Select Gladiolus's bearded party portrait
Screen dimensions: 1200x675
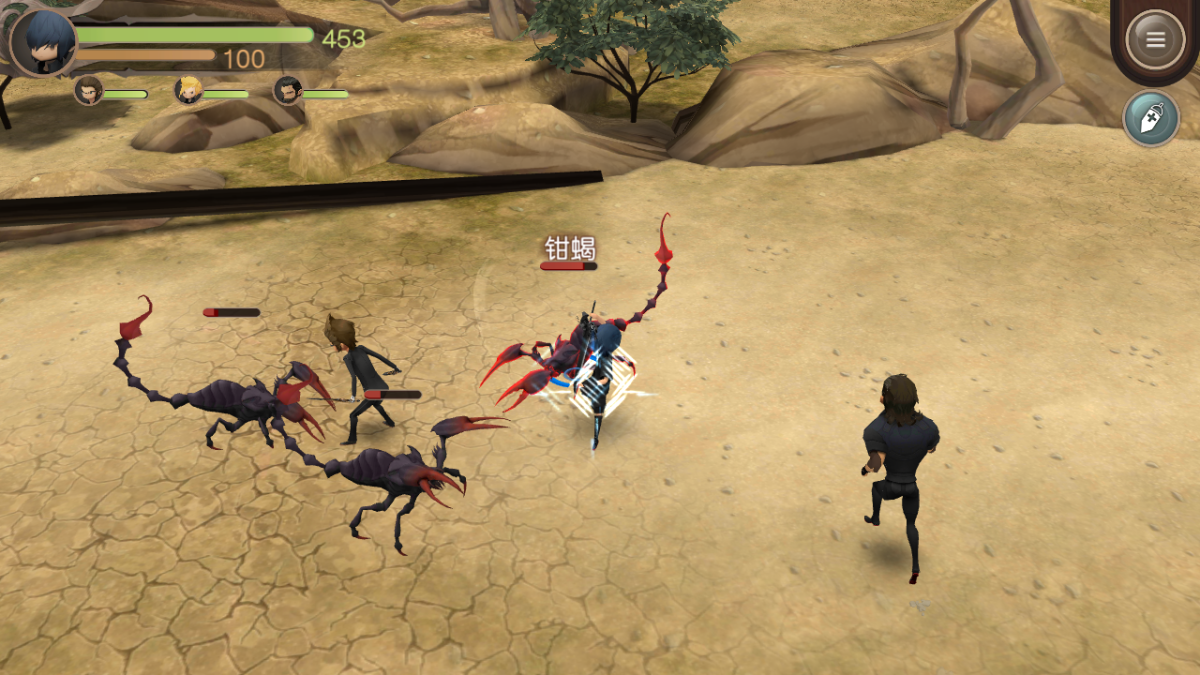click(x=287, y=91)
